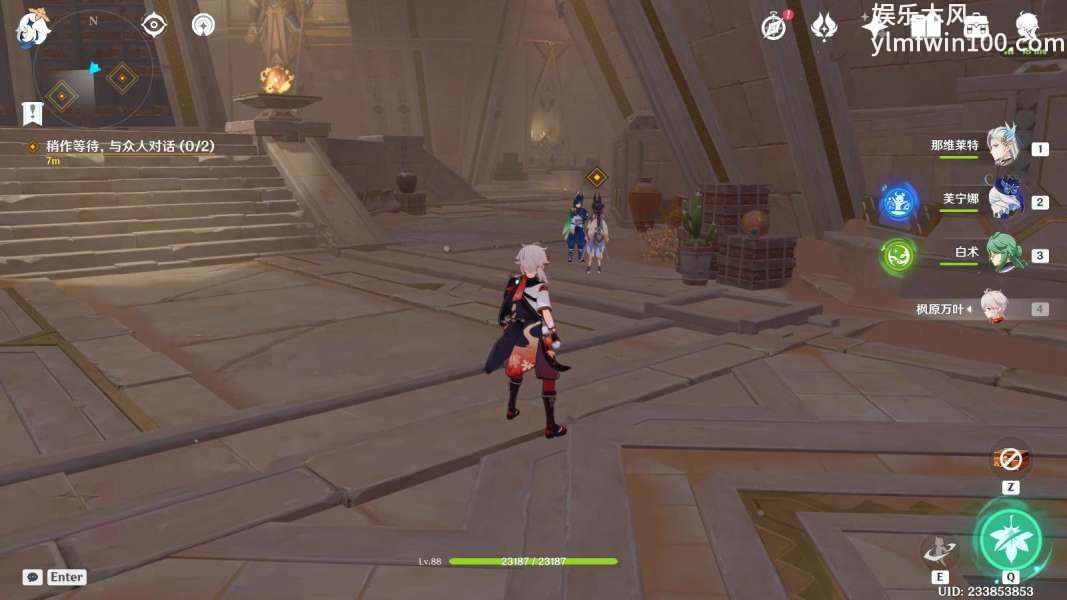Screen dimensions: 1067x600
Task: Open the winged star events icon
Action: [x=823, y=27]
